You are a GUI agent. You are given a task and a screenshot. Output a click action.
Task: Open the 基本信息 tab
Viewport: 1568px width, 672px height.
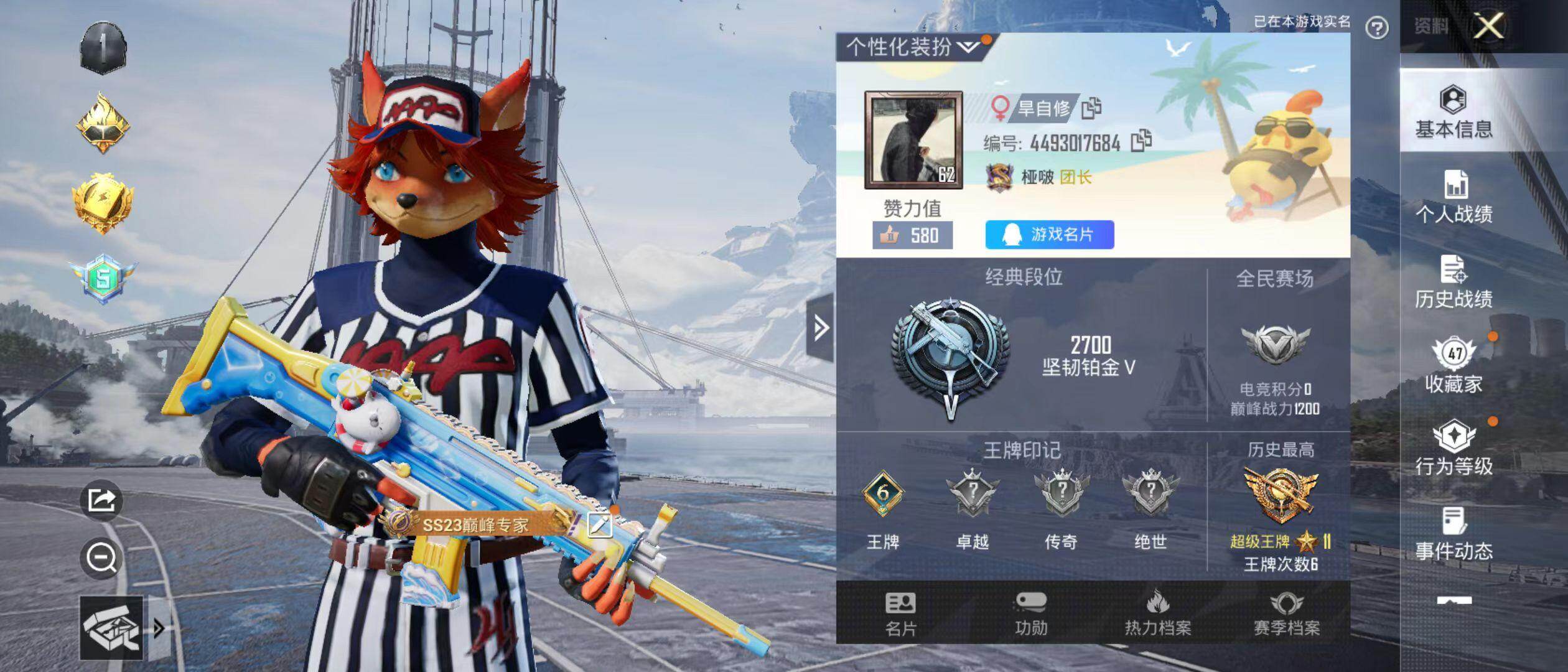coord(1454,112)
